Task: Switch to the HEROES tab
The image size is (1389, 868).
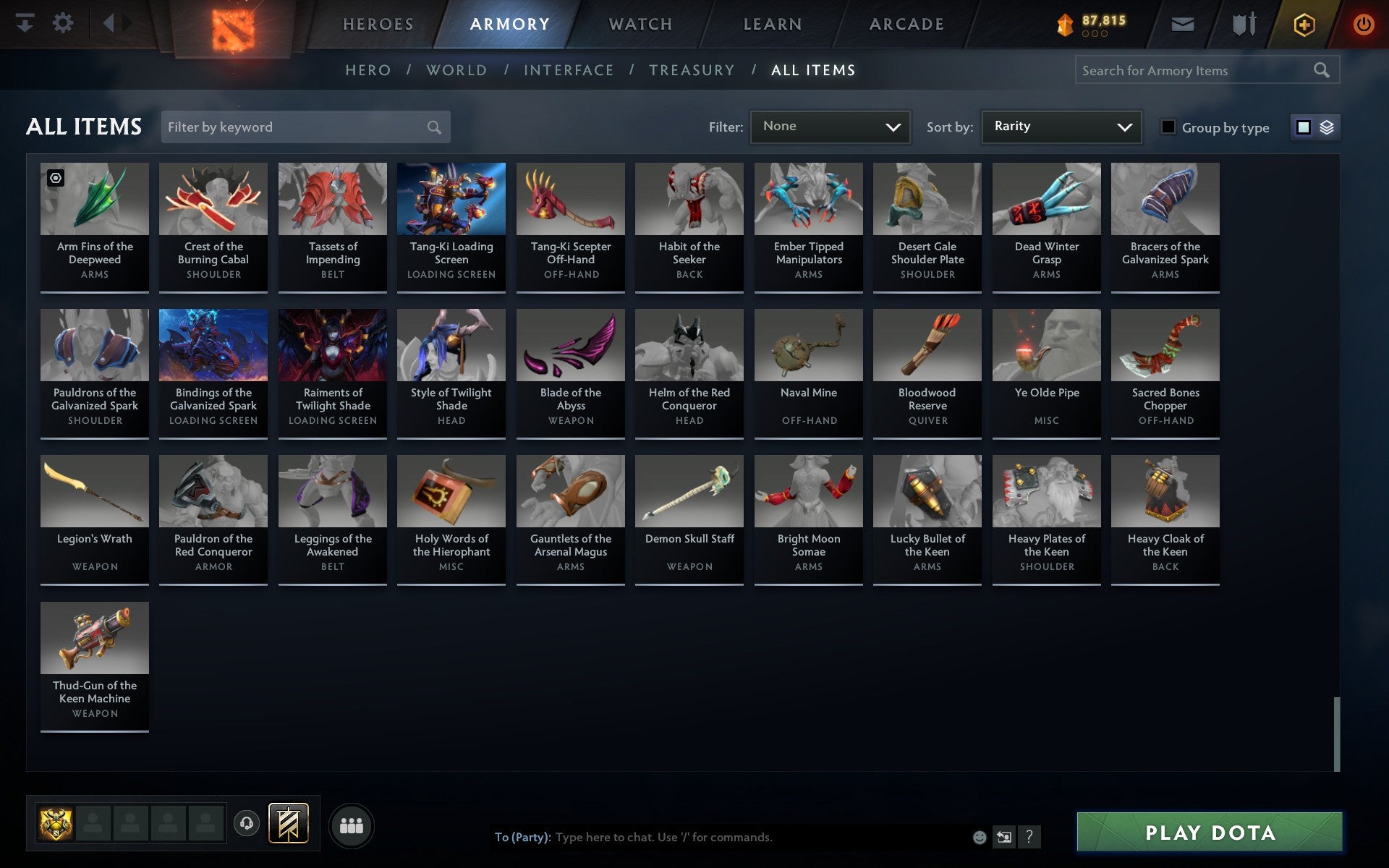Action: click(x=378, y=24)
